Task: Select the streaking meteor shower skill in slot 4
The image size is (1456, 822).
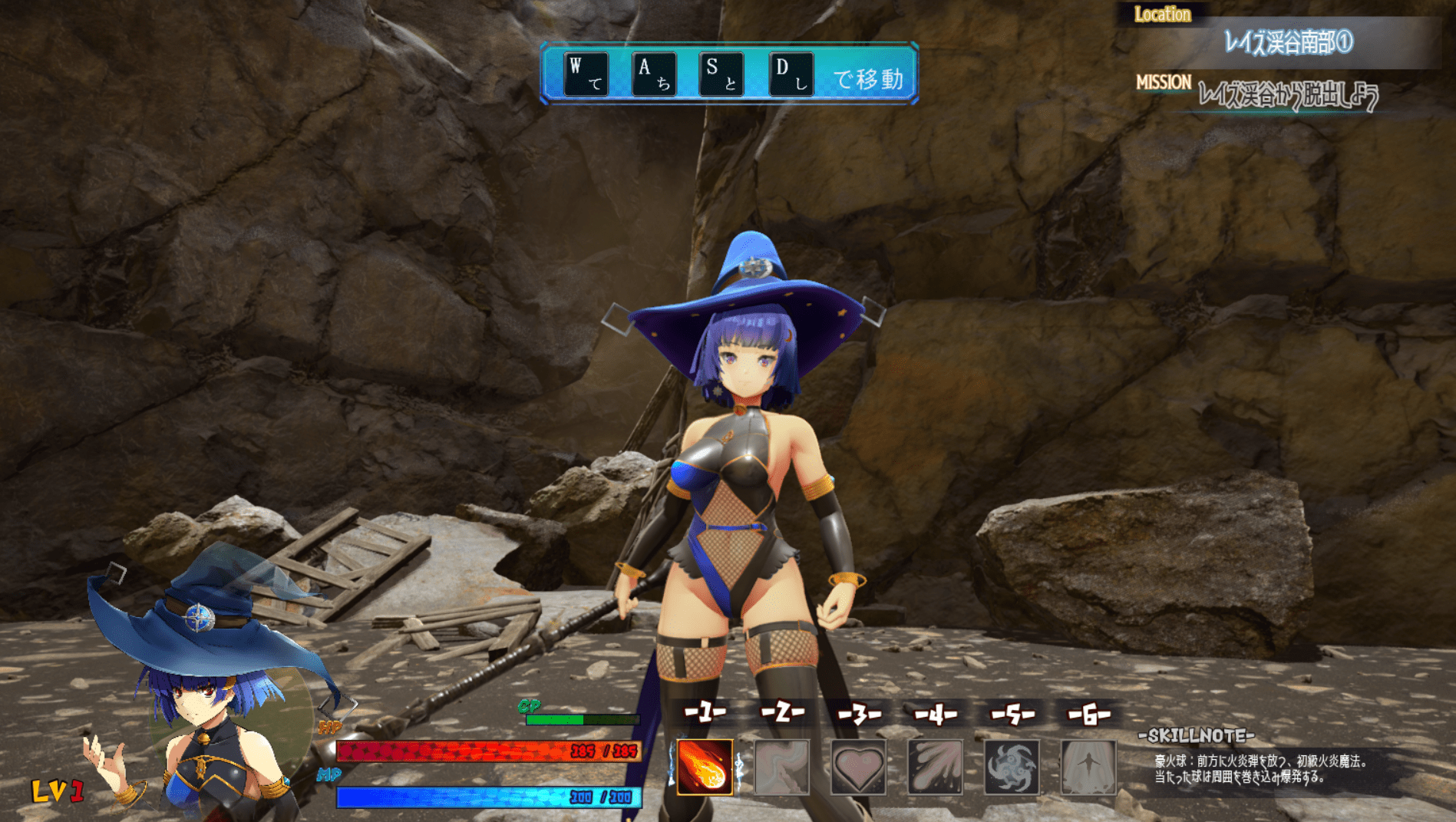Action: point(935,767)
